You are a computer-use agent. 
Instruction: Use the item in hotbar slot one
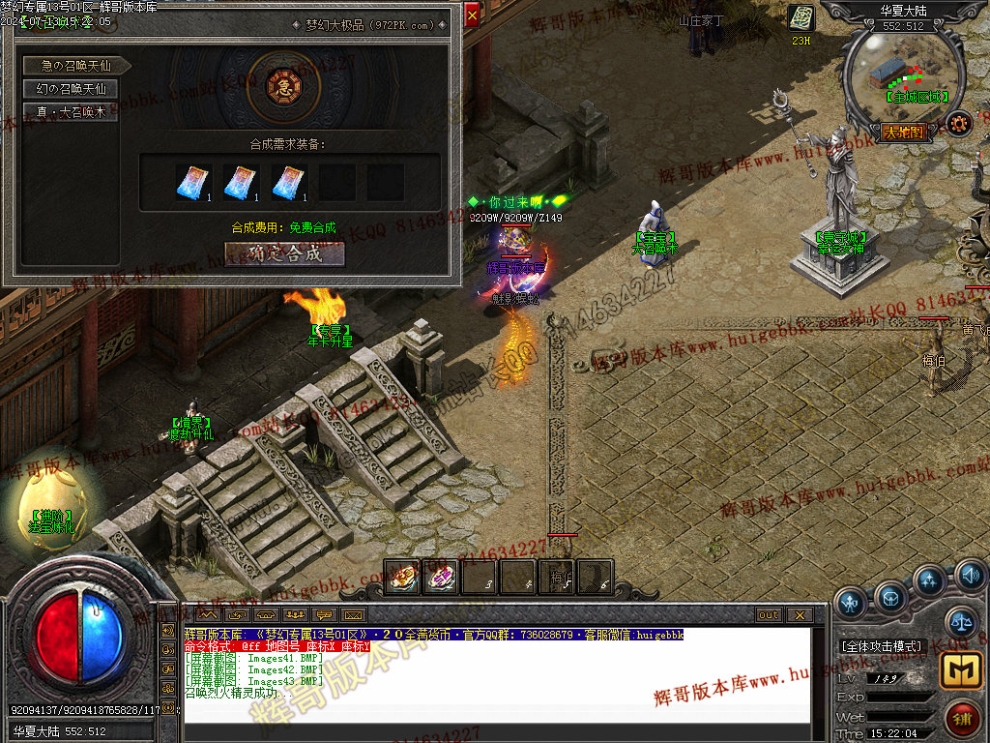401,577
